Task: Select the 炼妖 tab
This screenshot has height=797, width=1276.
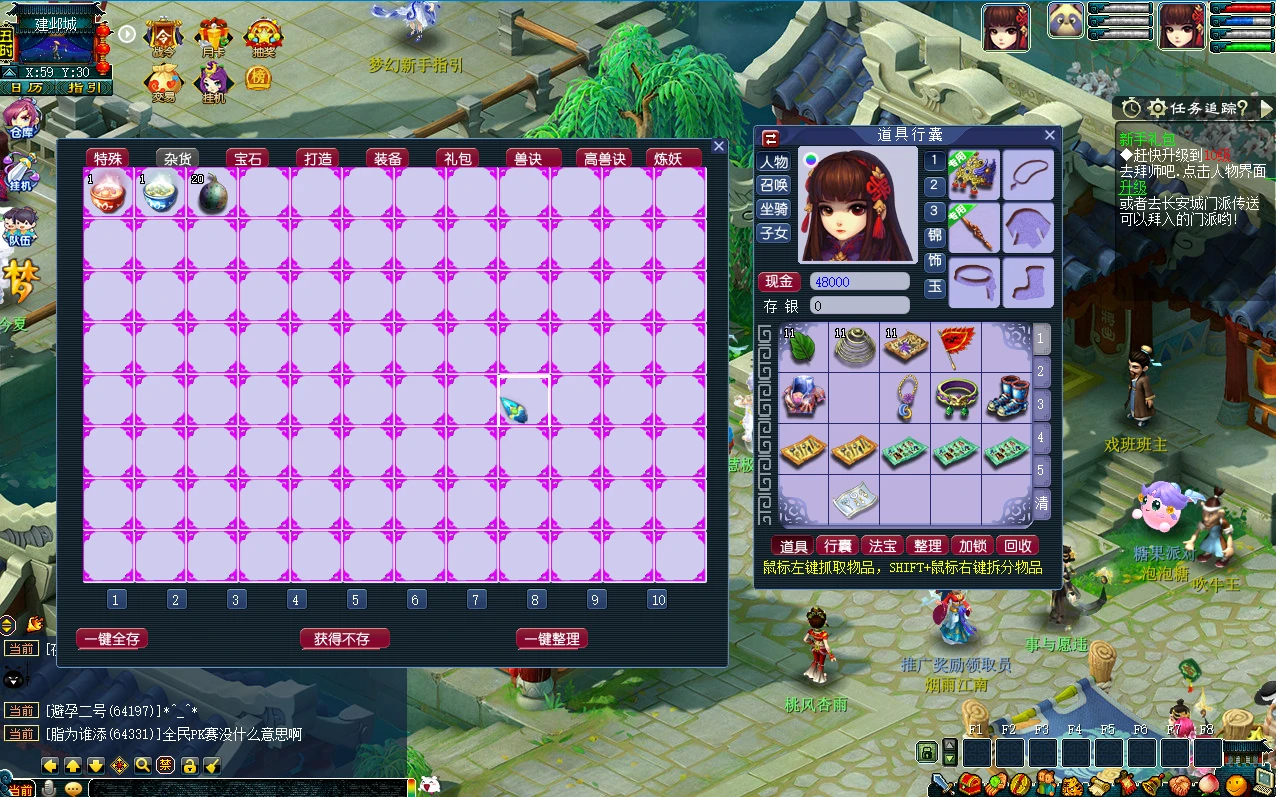Action: [667, 158]
